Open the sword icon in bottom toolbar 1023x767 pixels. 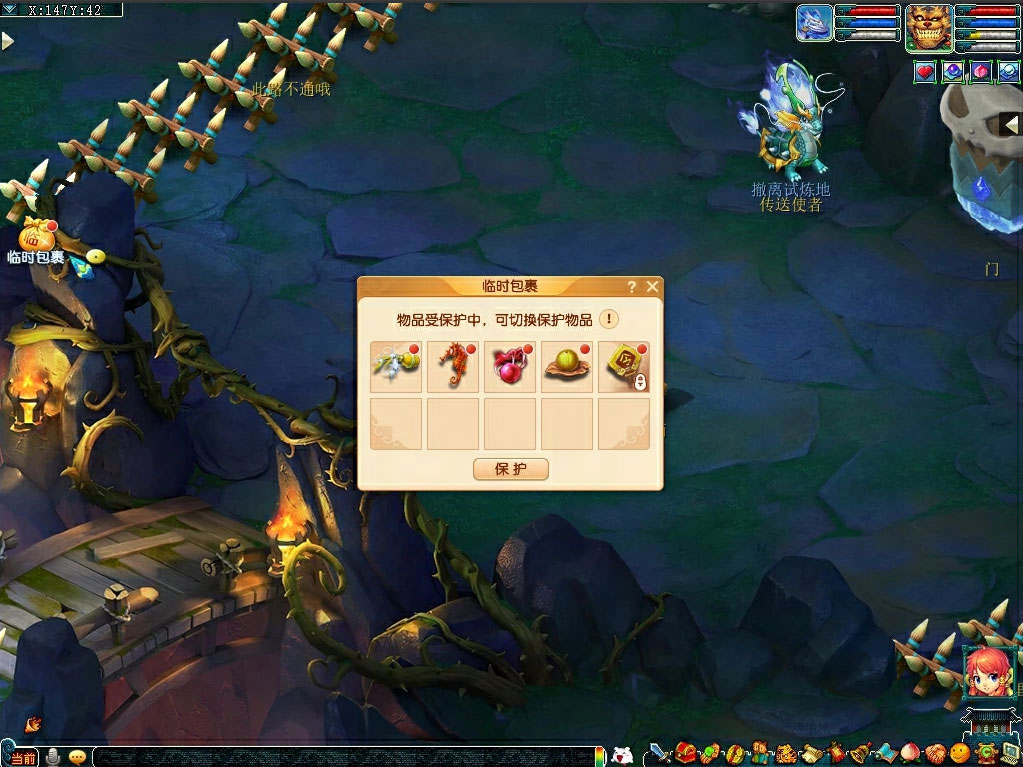click(x=660, y=753)
